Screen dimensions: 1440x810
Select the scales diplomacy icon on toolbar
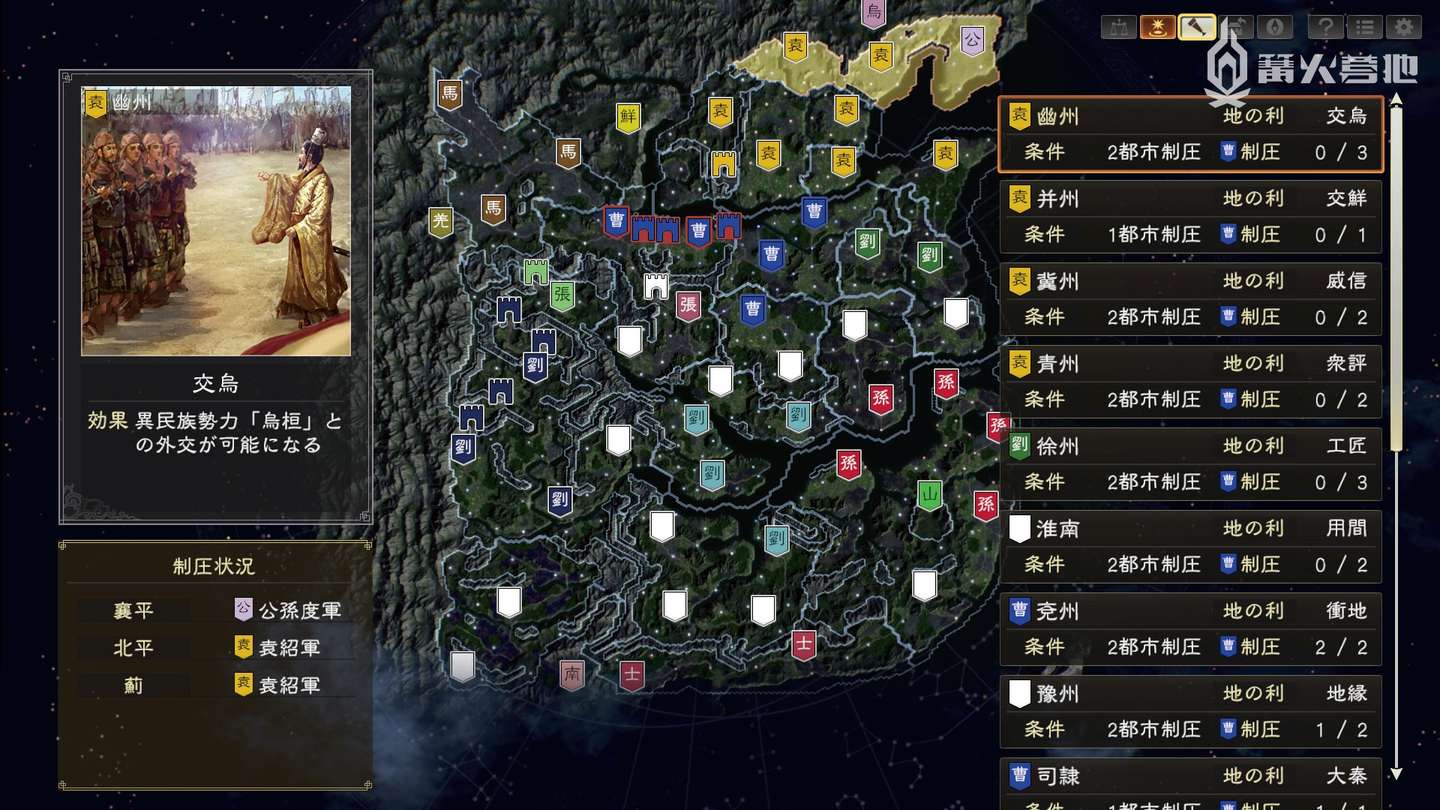(x=1116, y=27)
